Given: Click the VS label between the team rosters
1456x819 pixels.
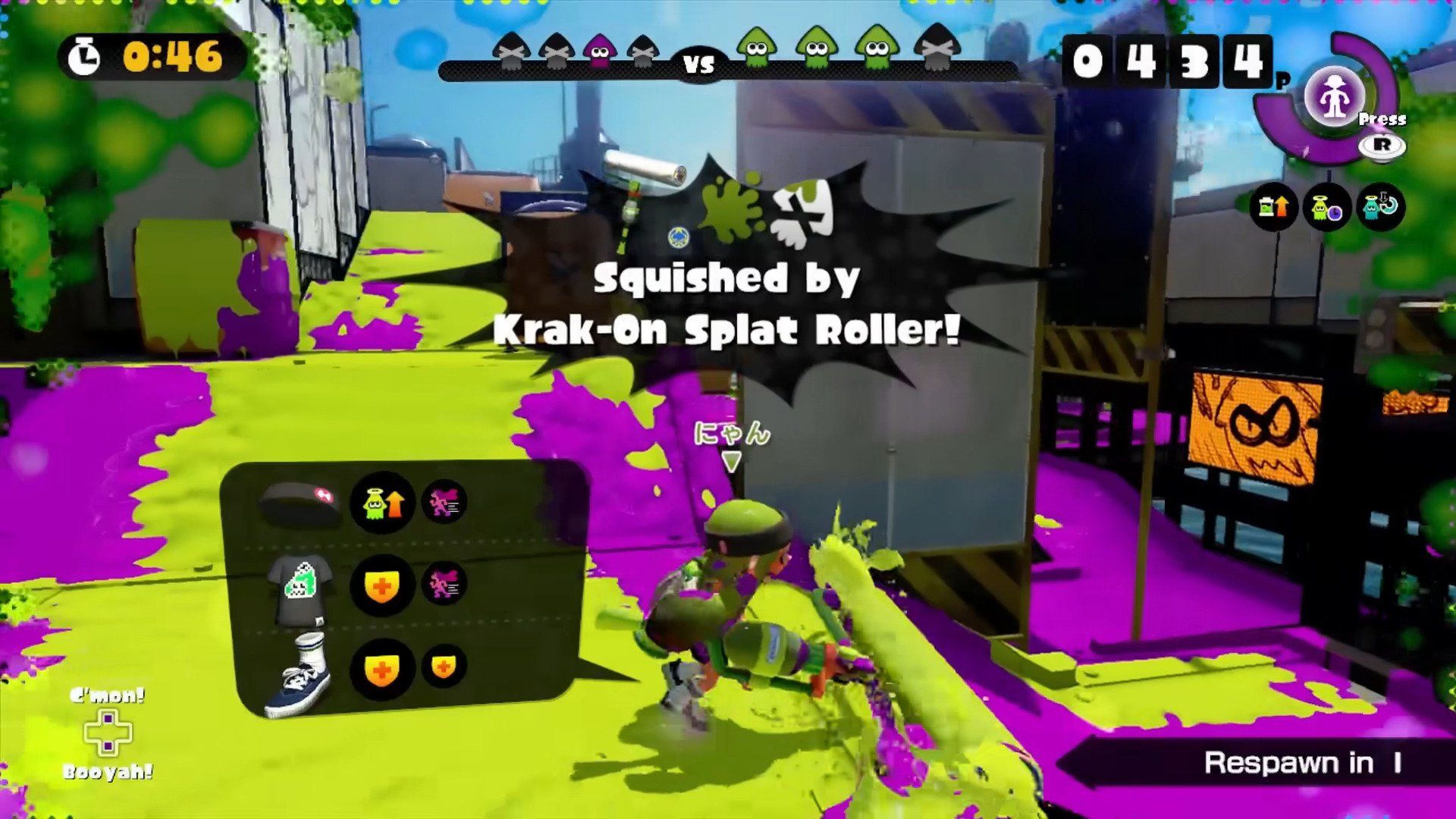Looking at the screenshot, I should (701, 64).
